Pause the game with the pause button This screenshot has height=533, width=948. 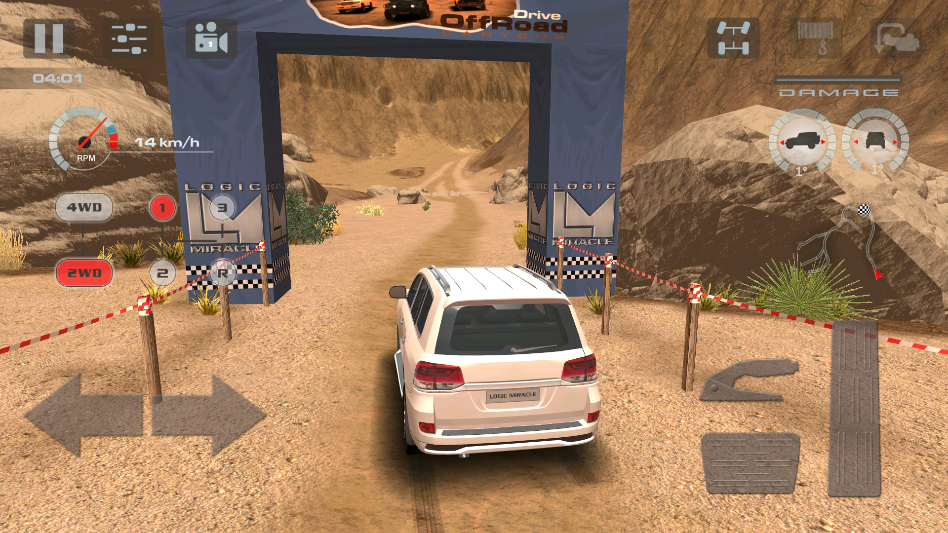click(48, 38)
